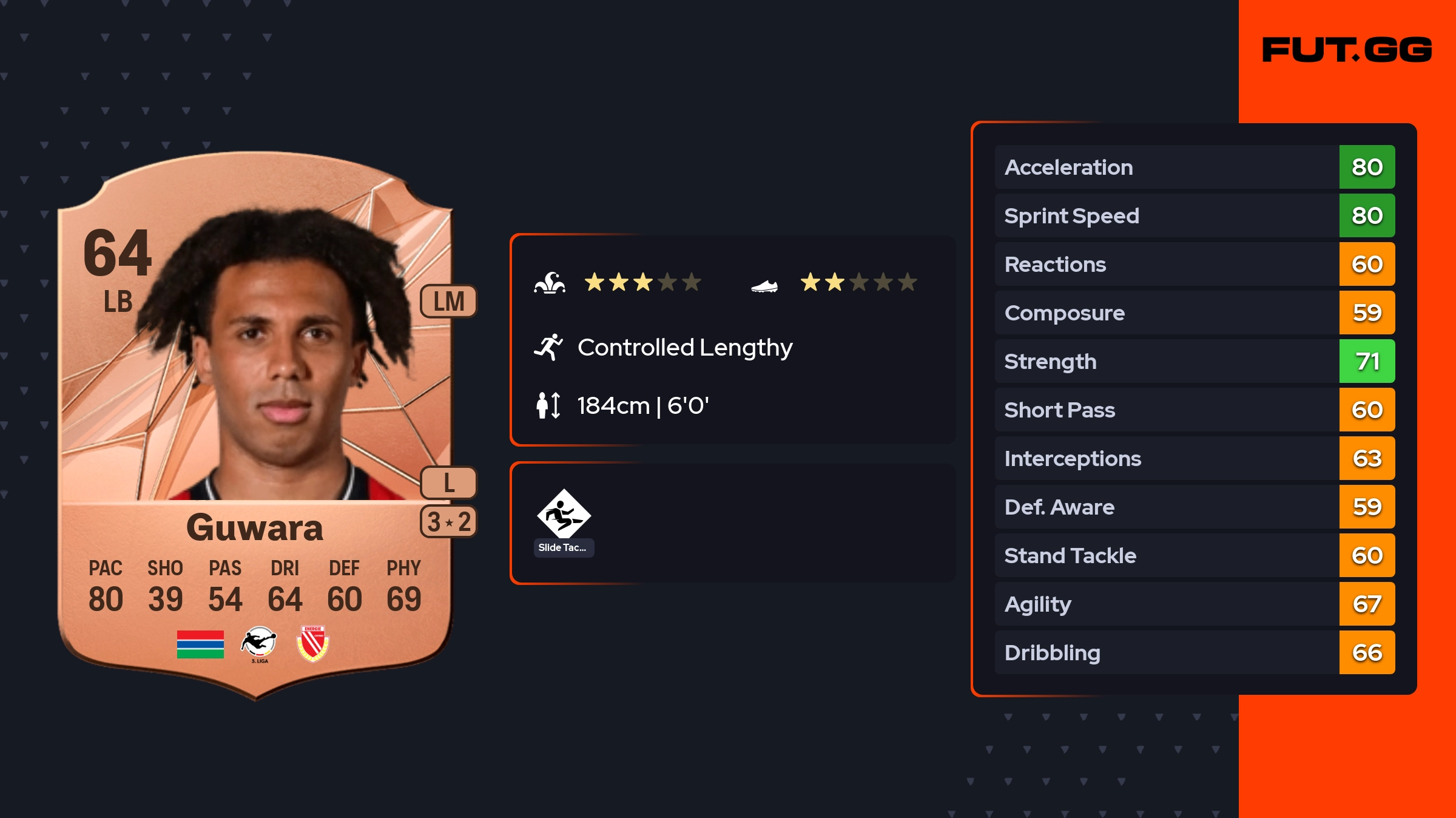Image resolution: width=1456 pixels, height=818 pixels.
Task: Open the Slide Tackle playstyle icon
Action: [x=564, y=515]
